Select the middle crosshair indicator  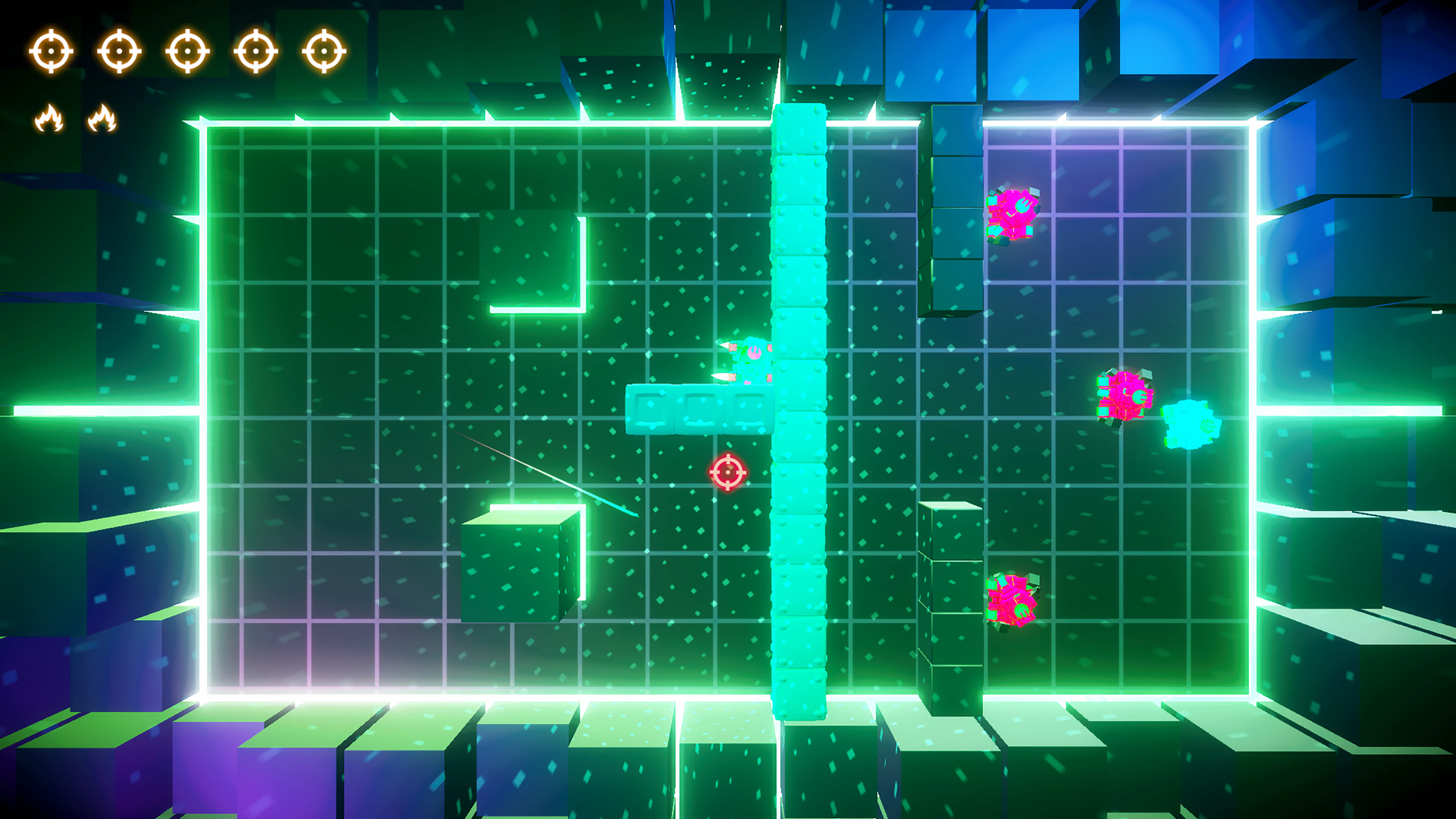(187, 51)
